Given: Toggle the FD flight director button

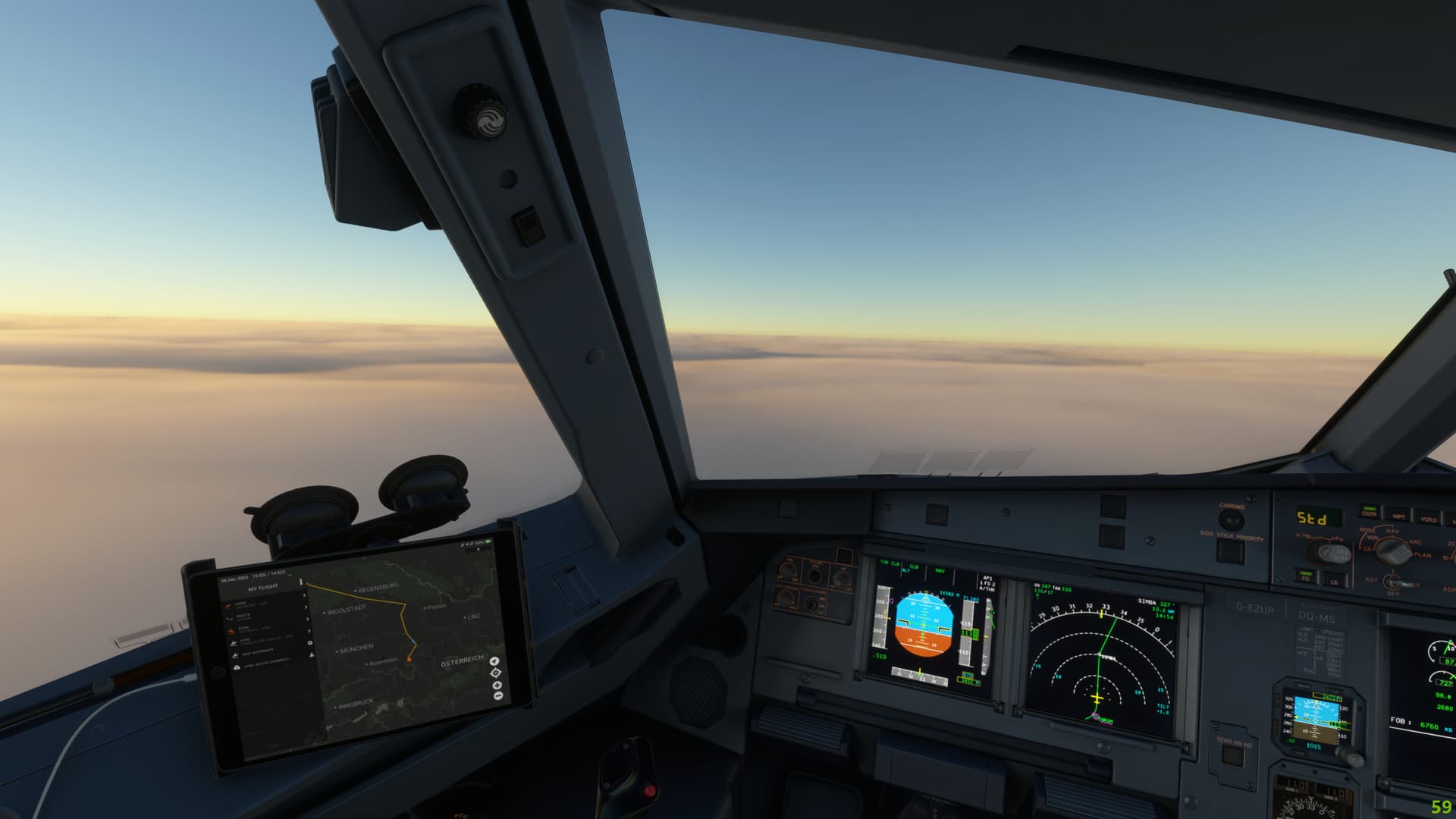Looking at the screenshot, I should 1305,576.
